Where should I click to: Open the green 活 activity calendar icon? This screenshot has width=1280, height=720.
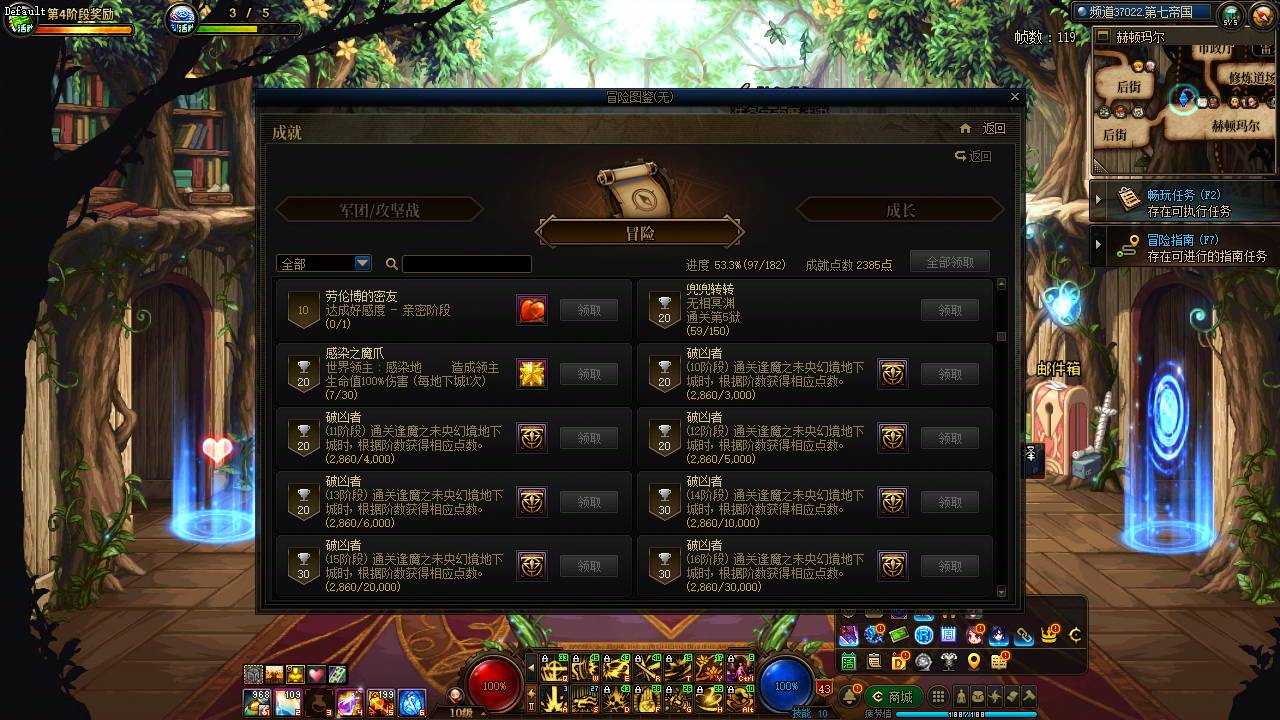pos(848,661)
